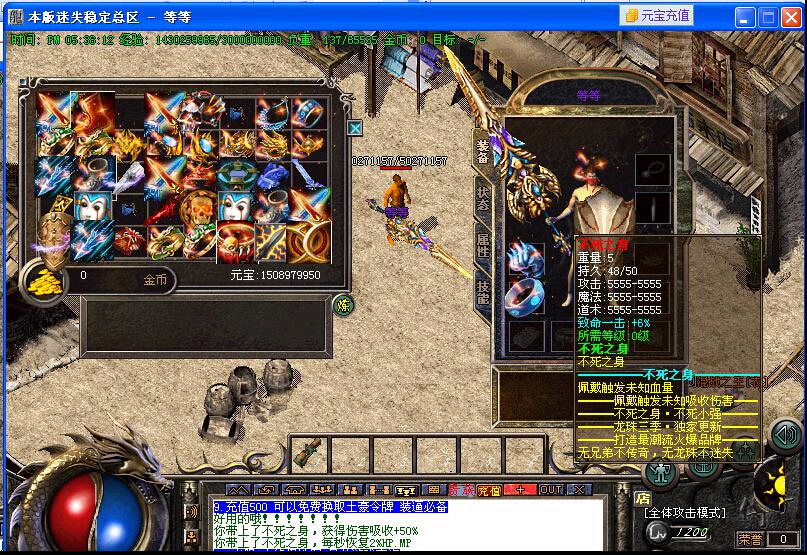The width and height of the screenshot is (807, 555).
Task: Open the 店 shop button
Action: (x=643, y=497)
